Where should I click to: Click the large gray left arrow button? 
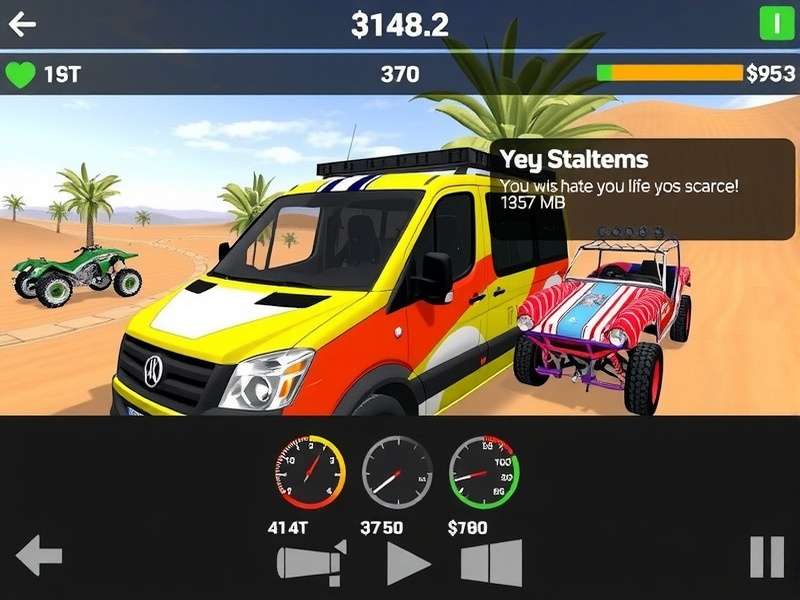pos(39,556)
